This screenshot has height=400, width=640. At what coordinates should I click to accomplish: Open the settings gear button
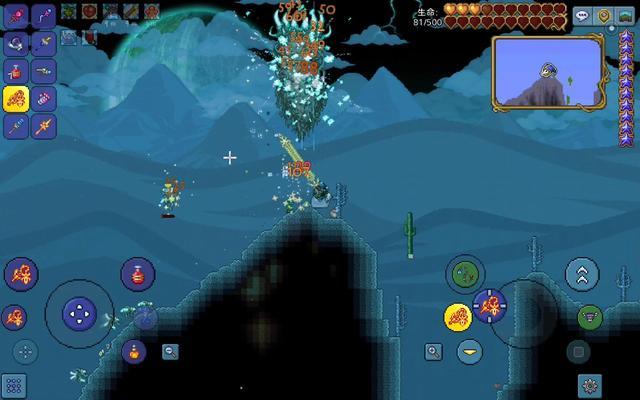point(590,385)
